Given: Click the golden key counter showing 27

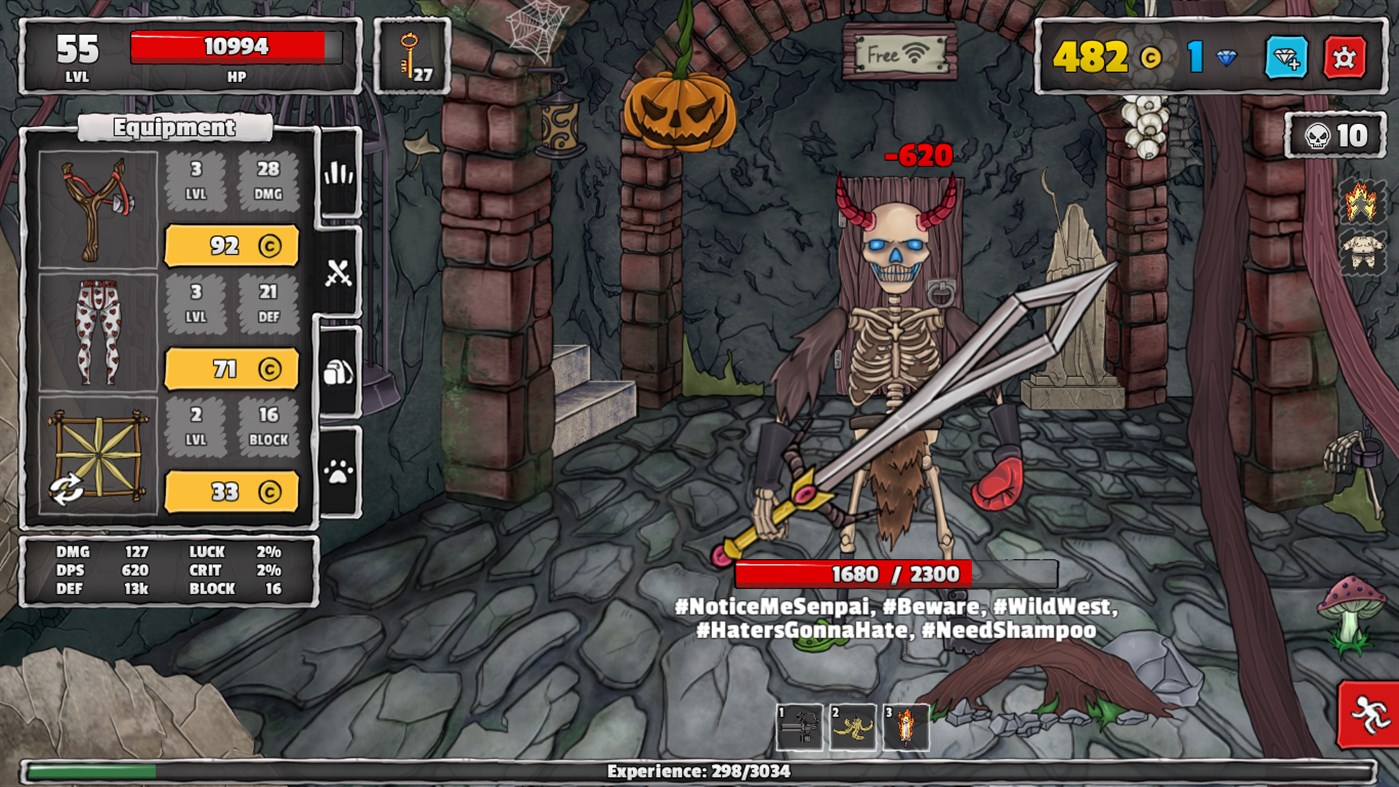Looking at the screenshot, I should pos(412,52).
